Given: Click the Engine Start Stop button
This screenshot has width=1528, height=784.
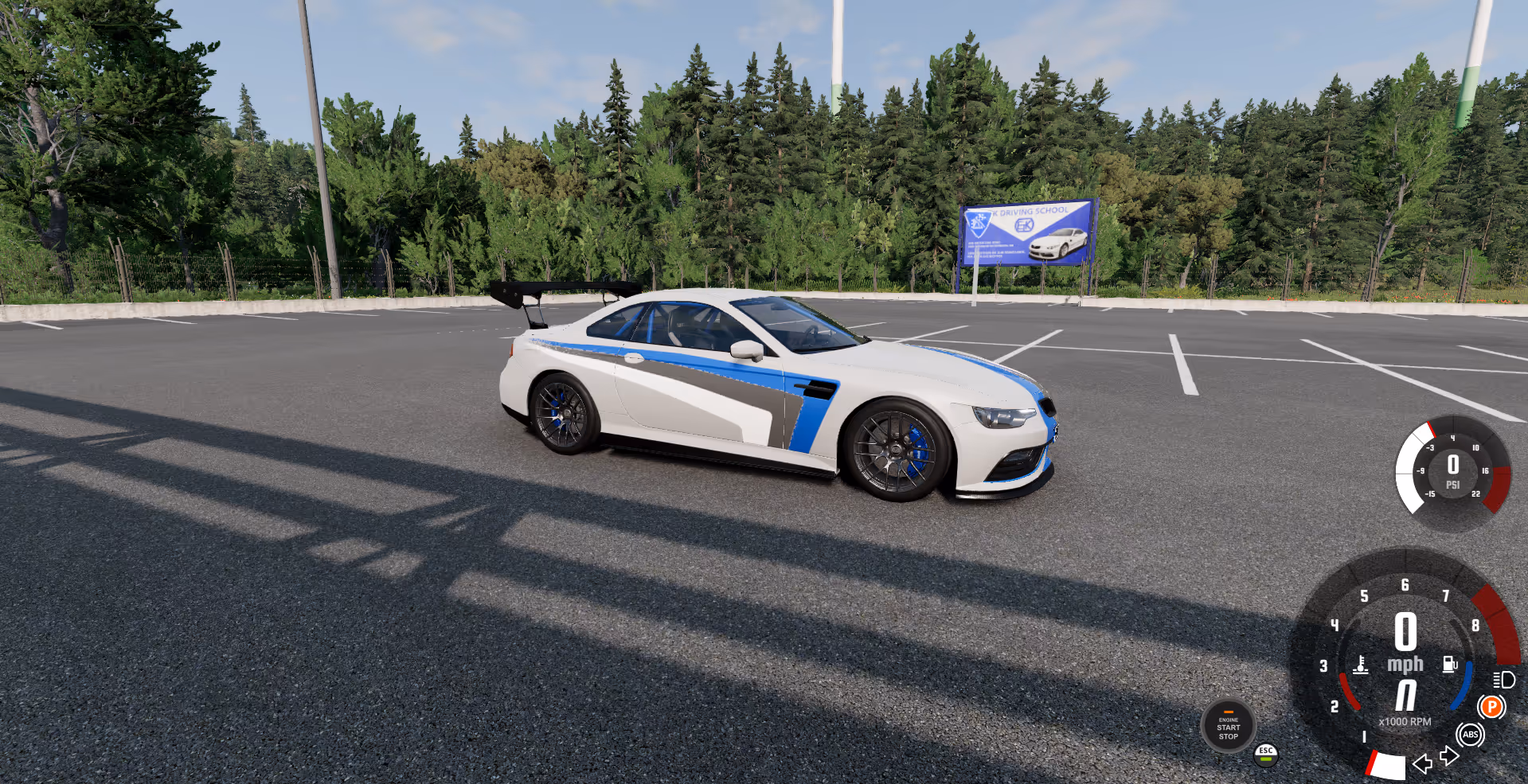Looking at the screenshot, I should tap(1228, 726).
